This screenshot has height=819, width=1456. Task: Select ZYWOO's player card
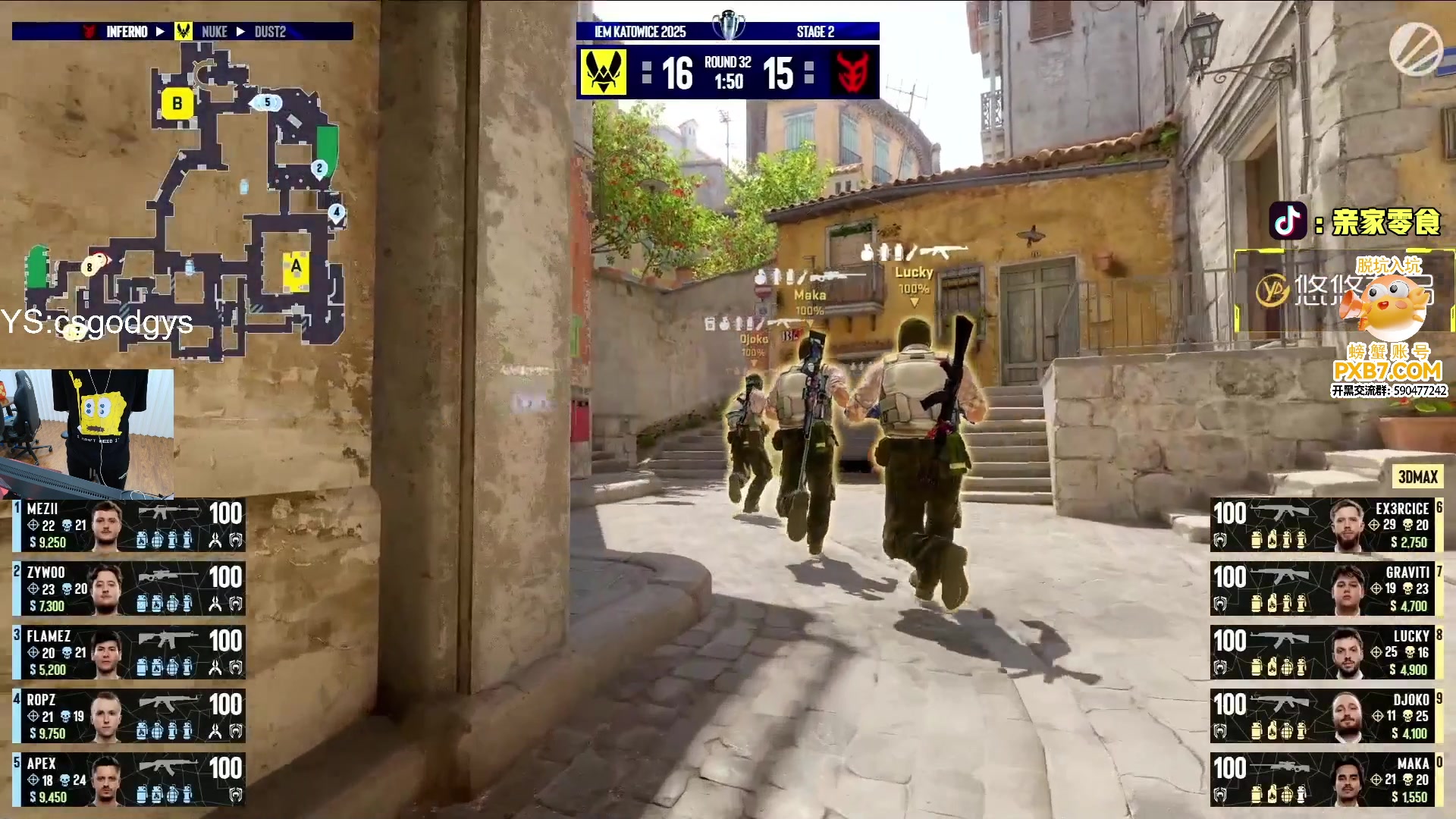pyautogui.click(x=129, y=588)
